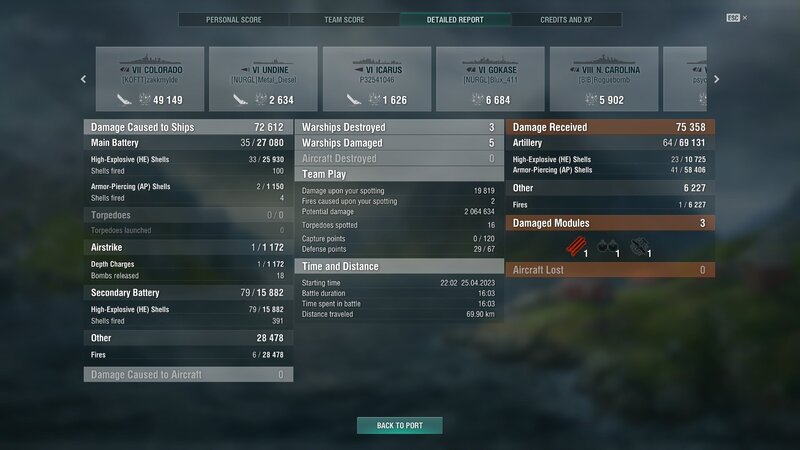View the VI Icarus ship card
This screenshot has height=450, width=800.
coord(378,78)
